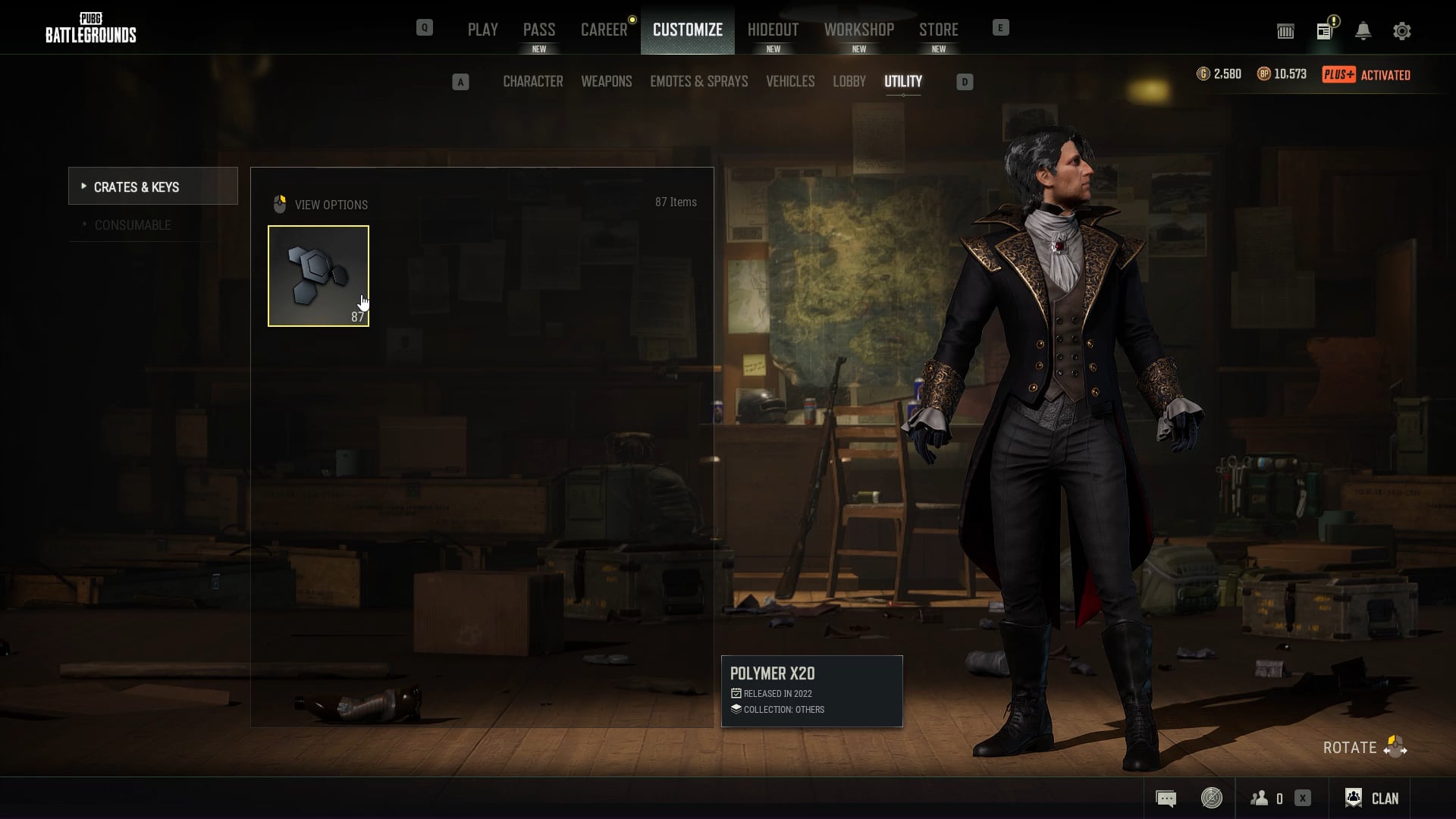Open the settings gear icon
Viewport: 1456px width, 819px height.
[1401, 31]
